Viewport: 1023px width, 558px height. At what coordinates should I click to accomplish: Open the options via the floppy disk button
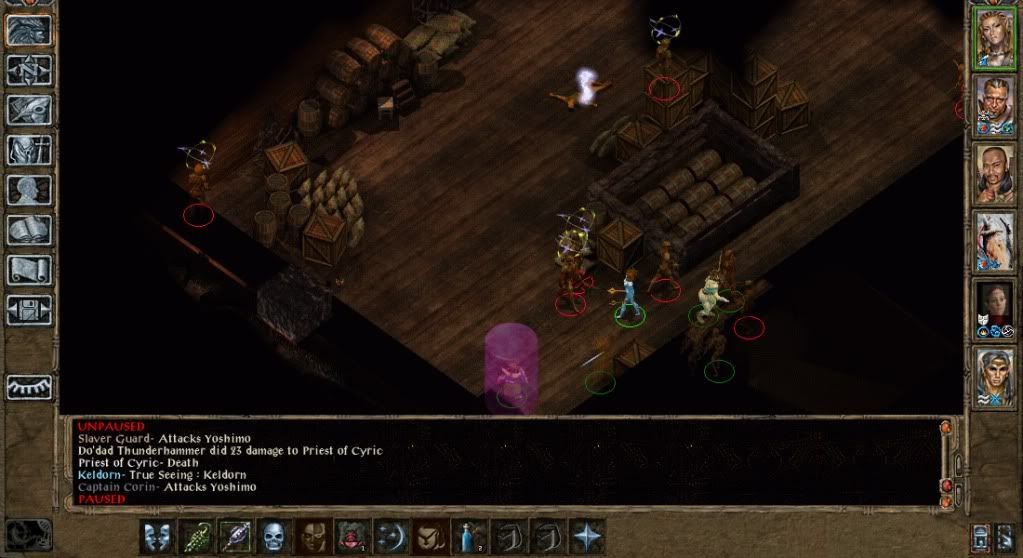click(x=29, y=309)
